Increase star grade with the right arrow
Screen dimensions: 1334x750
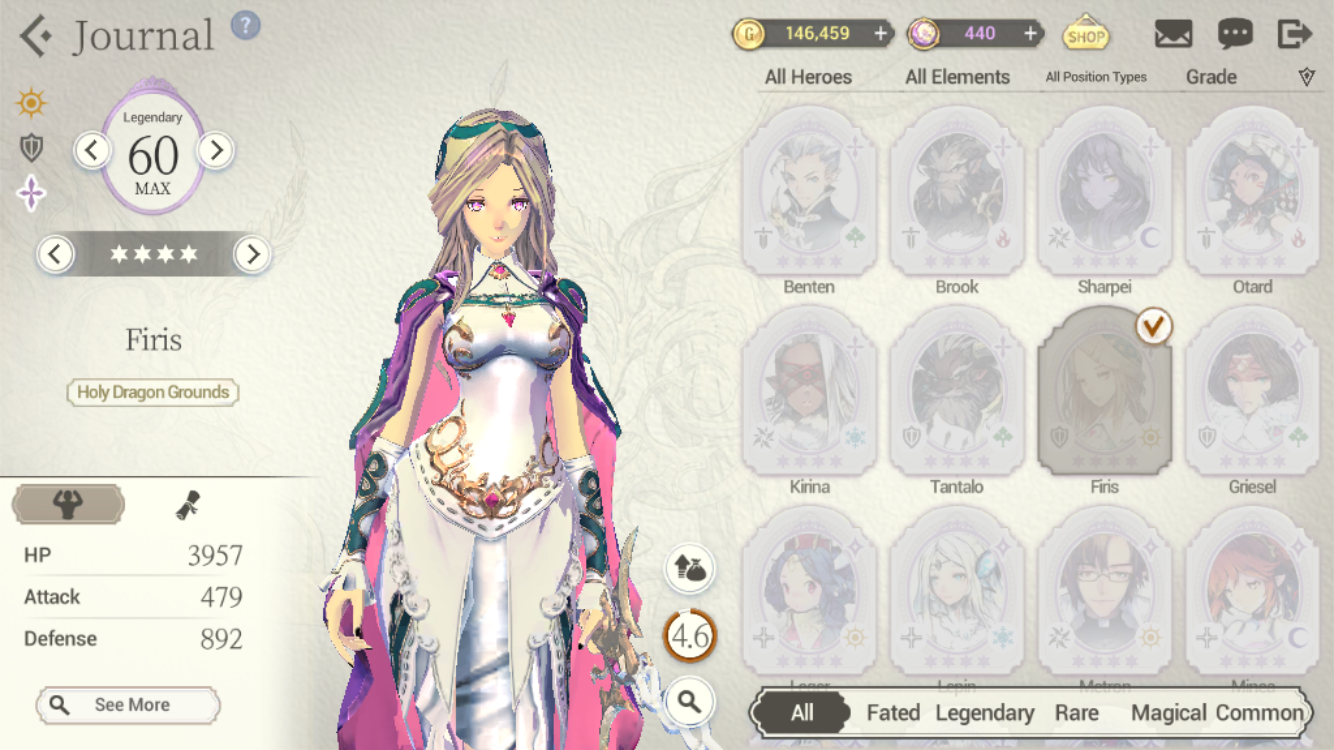253,255
